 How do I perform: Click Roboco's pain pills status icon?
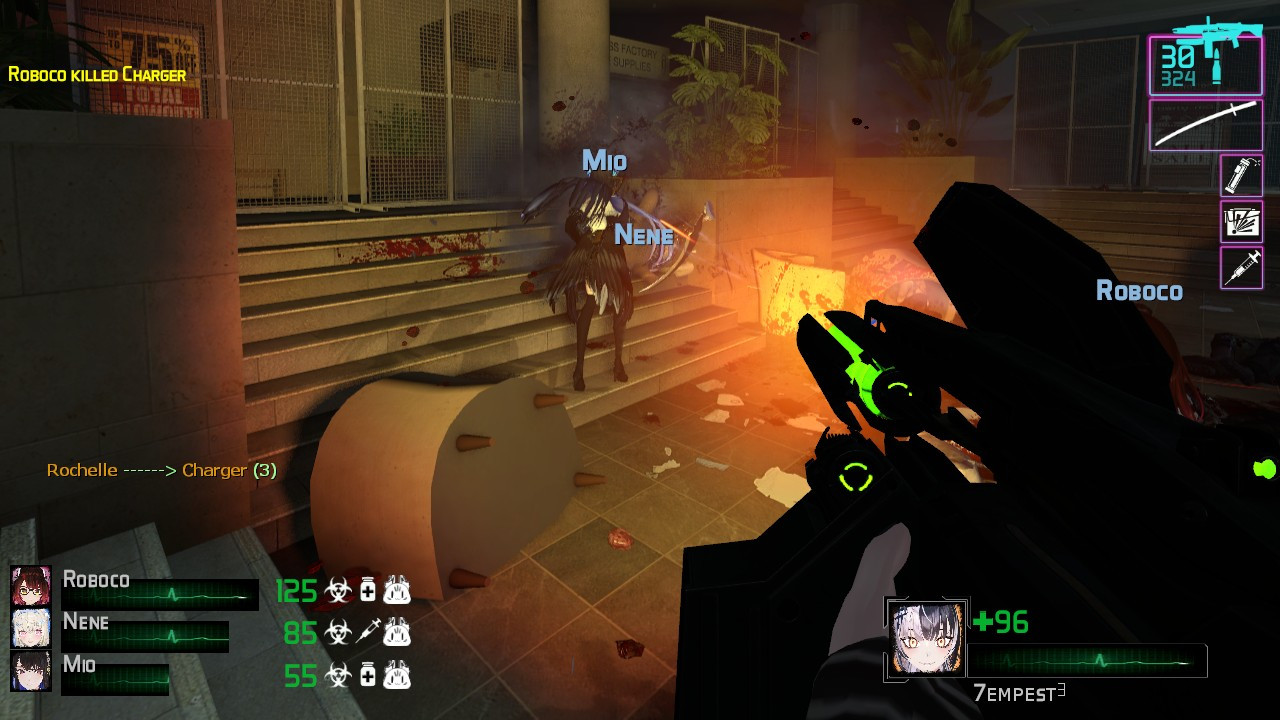click(x=367, y=591)
